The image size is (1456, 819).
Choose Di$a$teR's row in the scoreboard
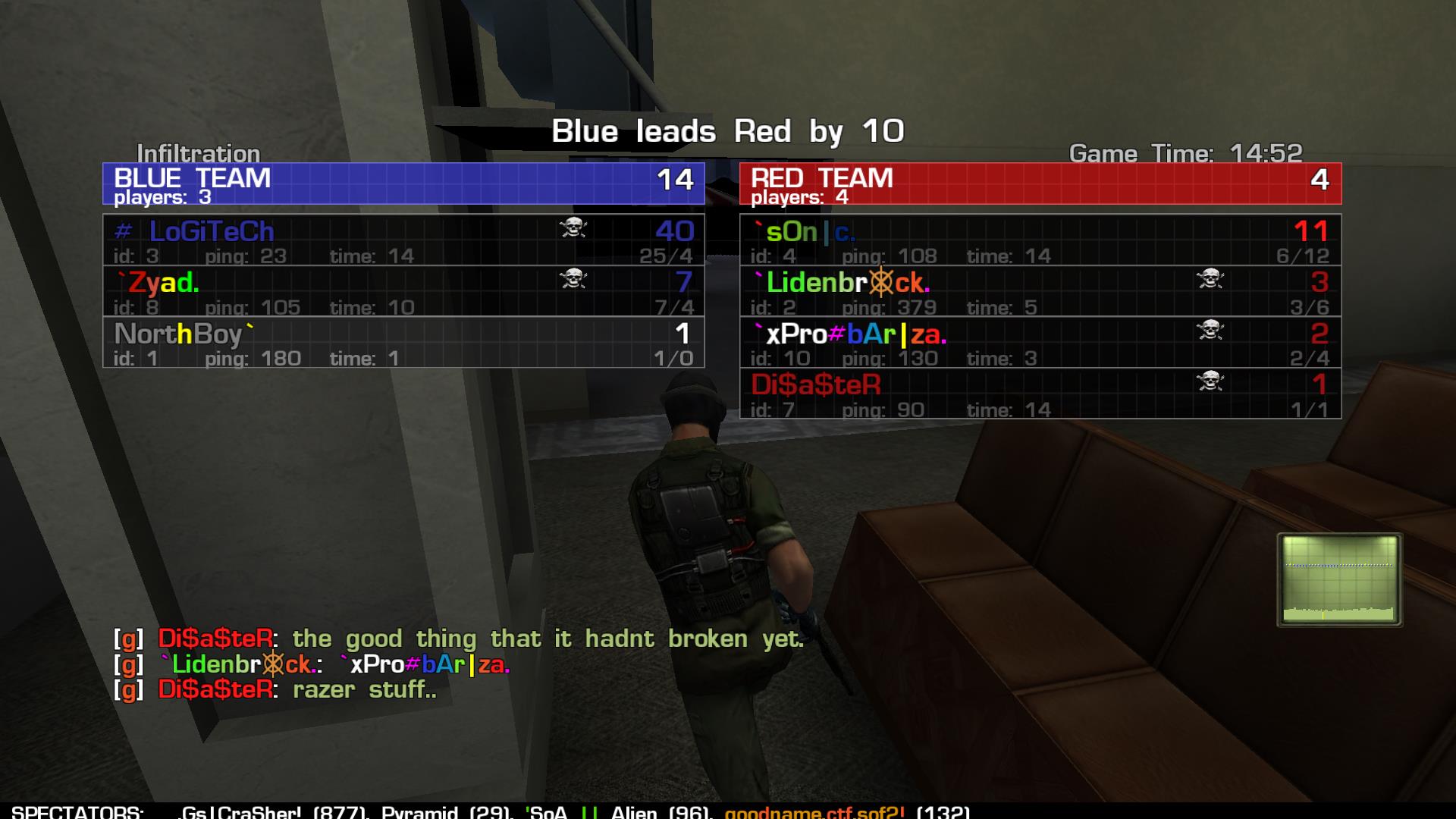[1040, 394]
